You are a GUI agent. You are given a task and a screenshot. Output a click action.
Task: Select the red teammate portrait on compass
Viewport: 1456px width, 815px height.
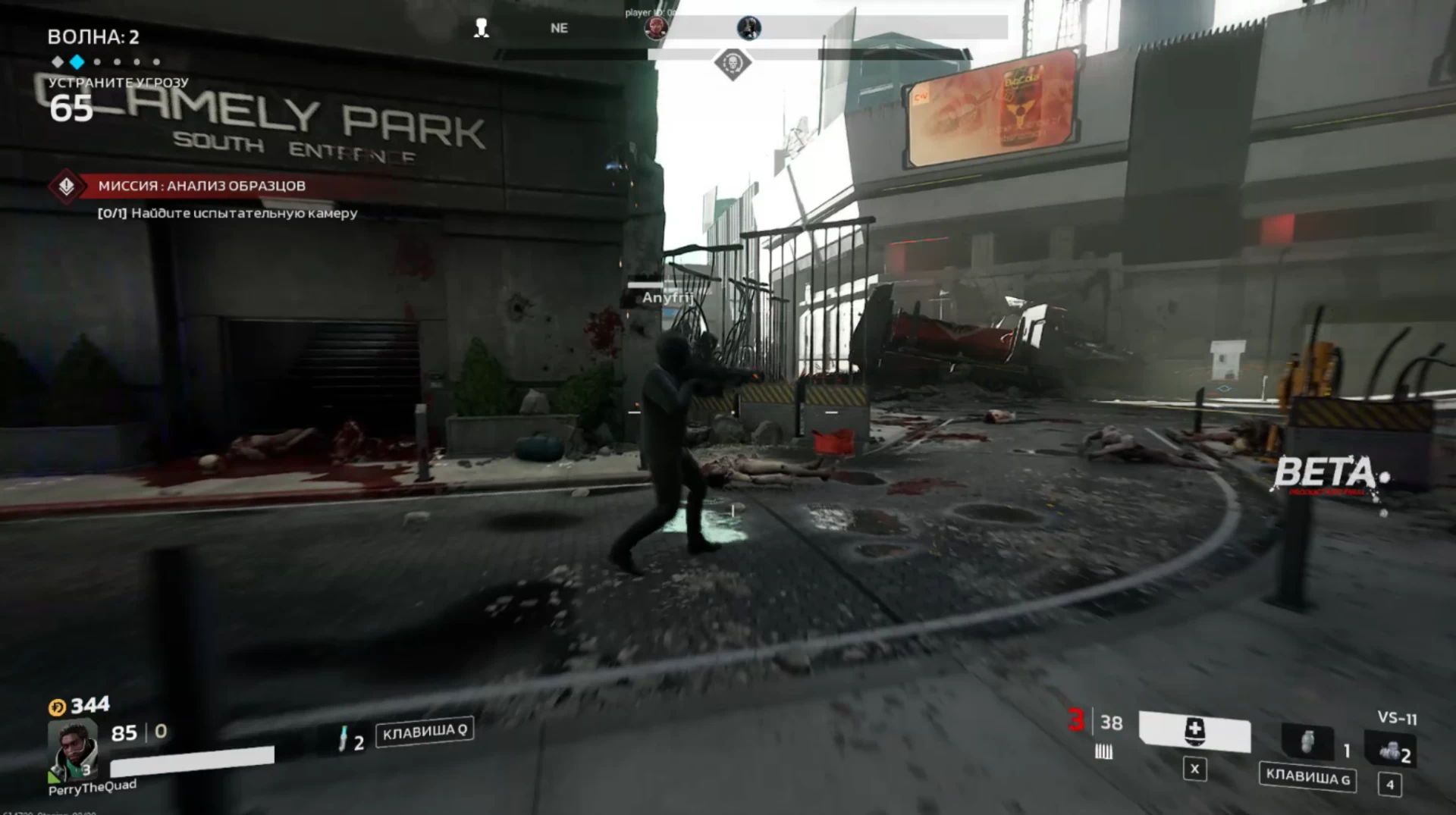pos(655,29)
